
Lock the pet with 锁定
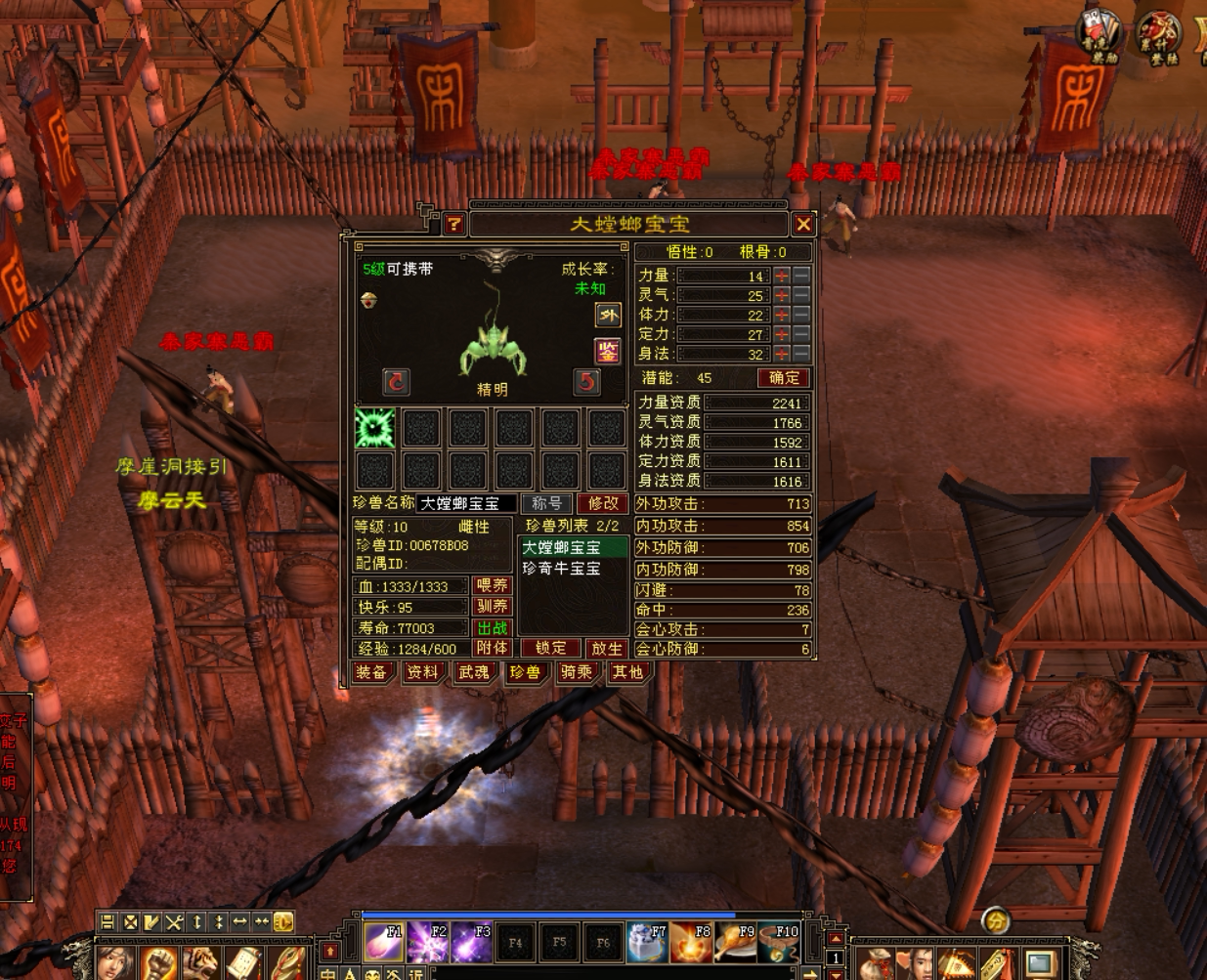pyautogui.click(x=550, y=648)
